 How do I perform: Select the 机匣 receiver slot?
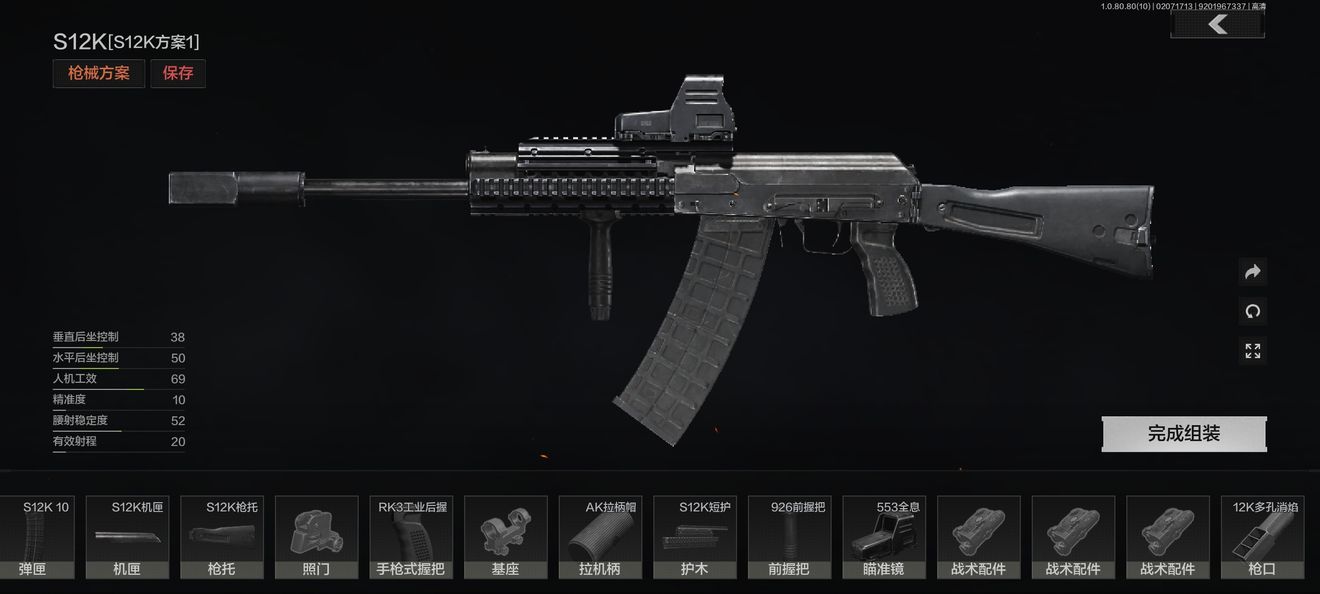pos(126,538)
